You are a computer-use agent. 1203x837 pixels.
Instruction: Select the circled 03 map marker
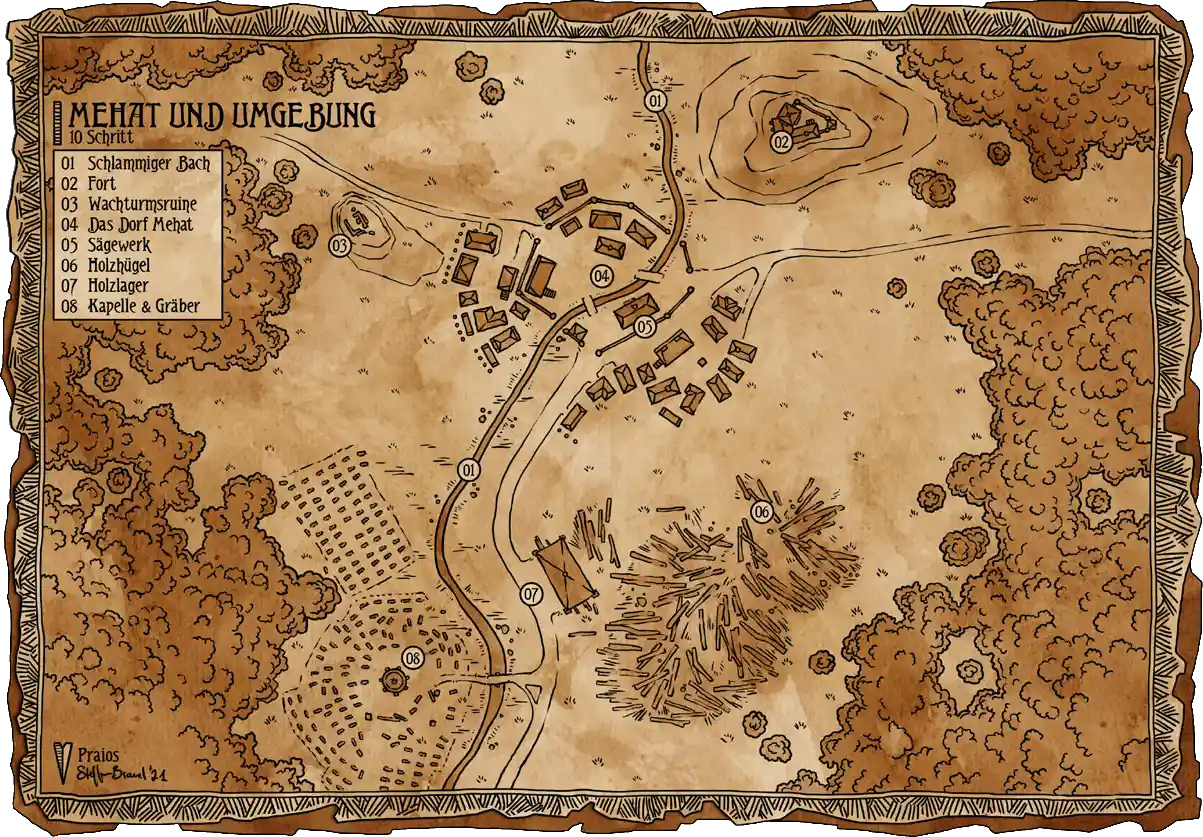(x=340, y=245)
